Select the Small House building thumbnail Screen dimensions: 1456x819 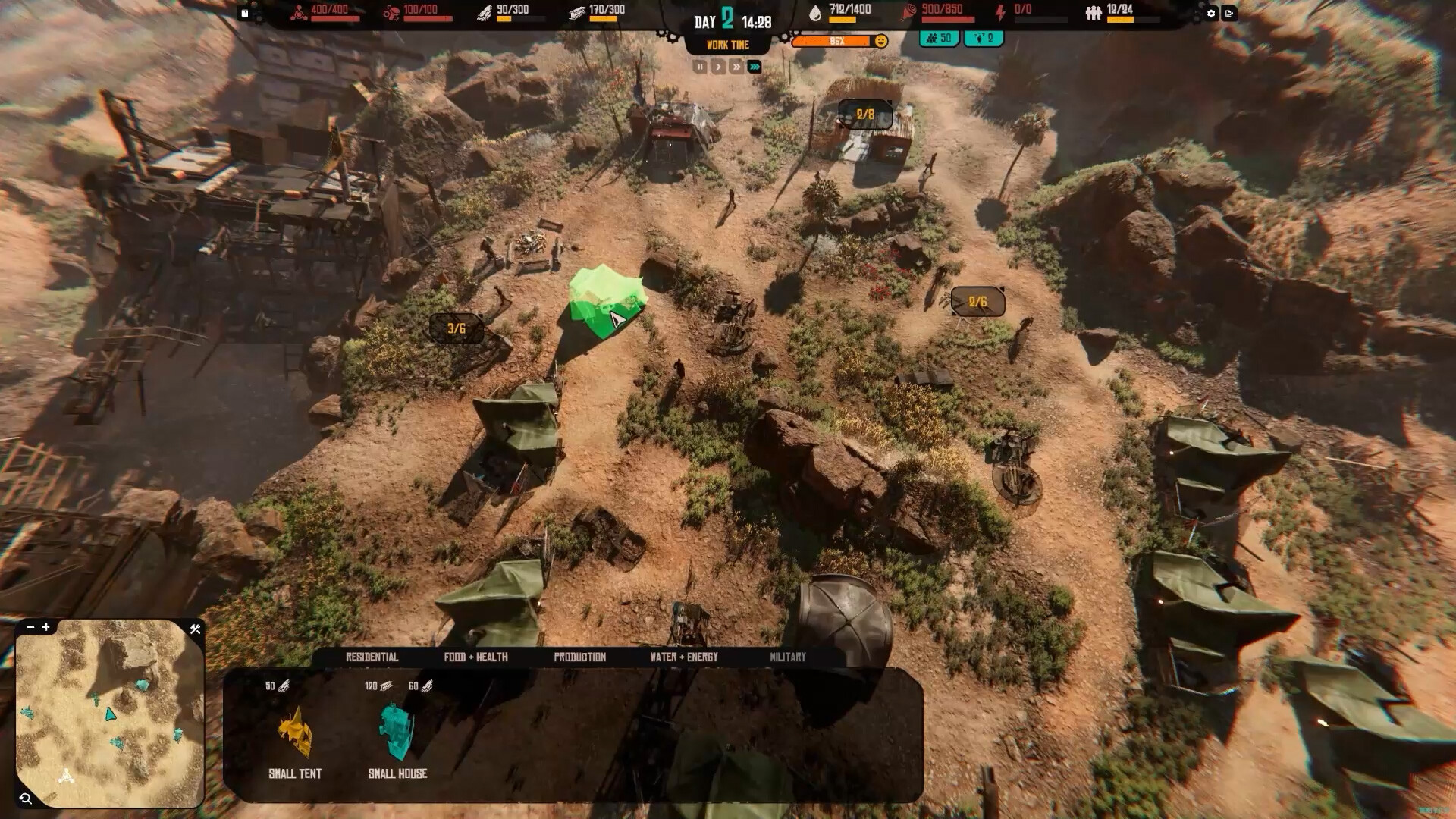tap(397, 732)
